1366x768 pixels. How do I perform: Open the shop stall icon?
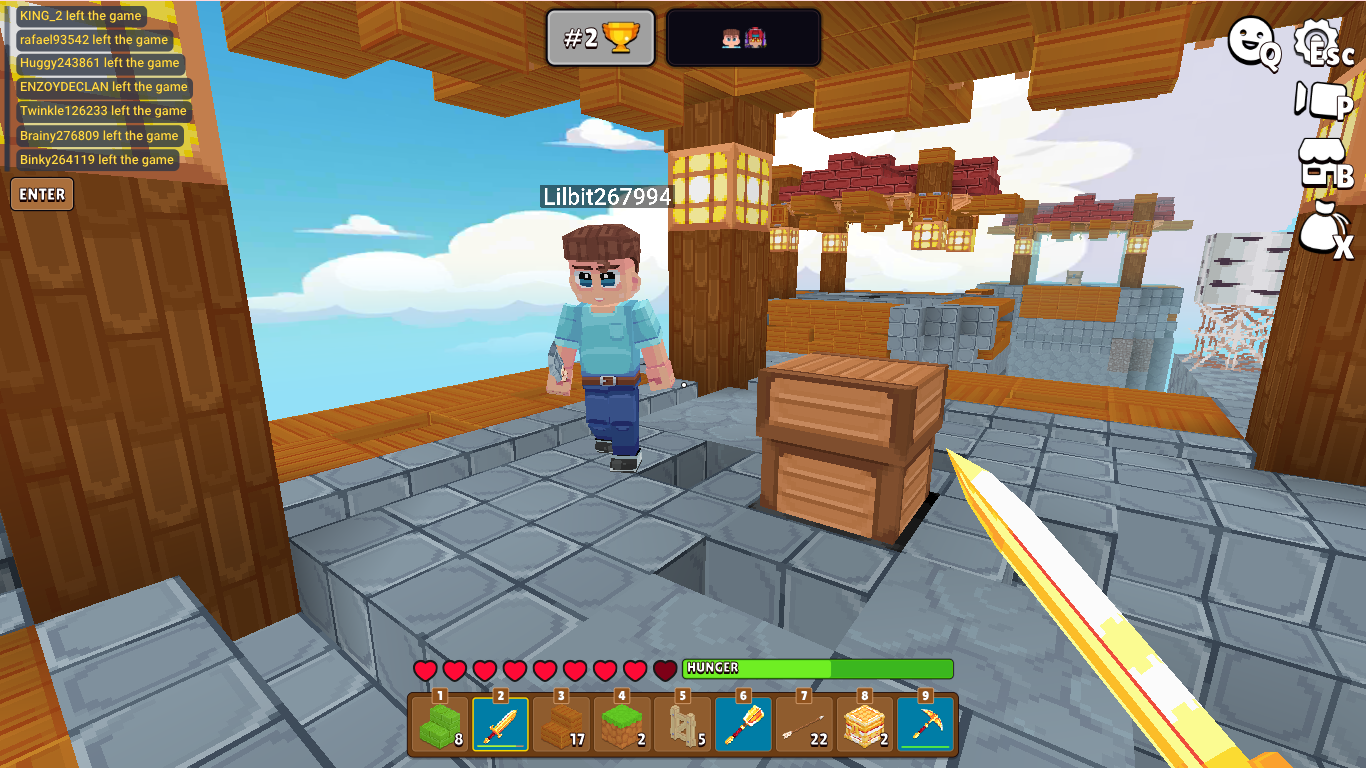tap(1323, 162)
